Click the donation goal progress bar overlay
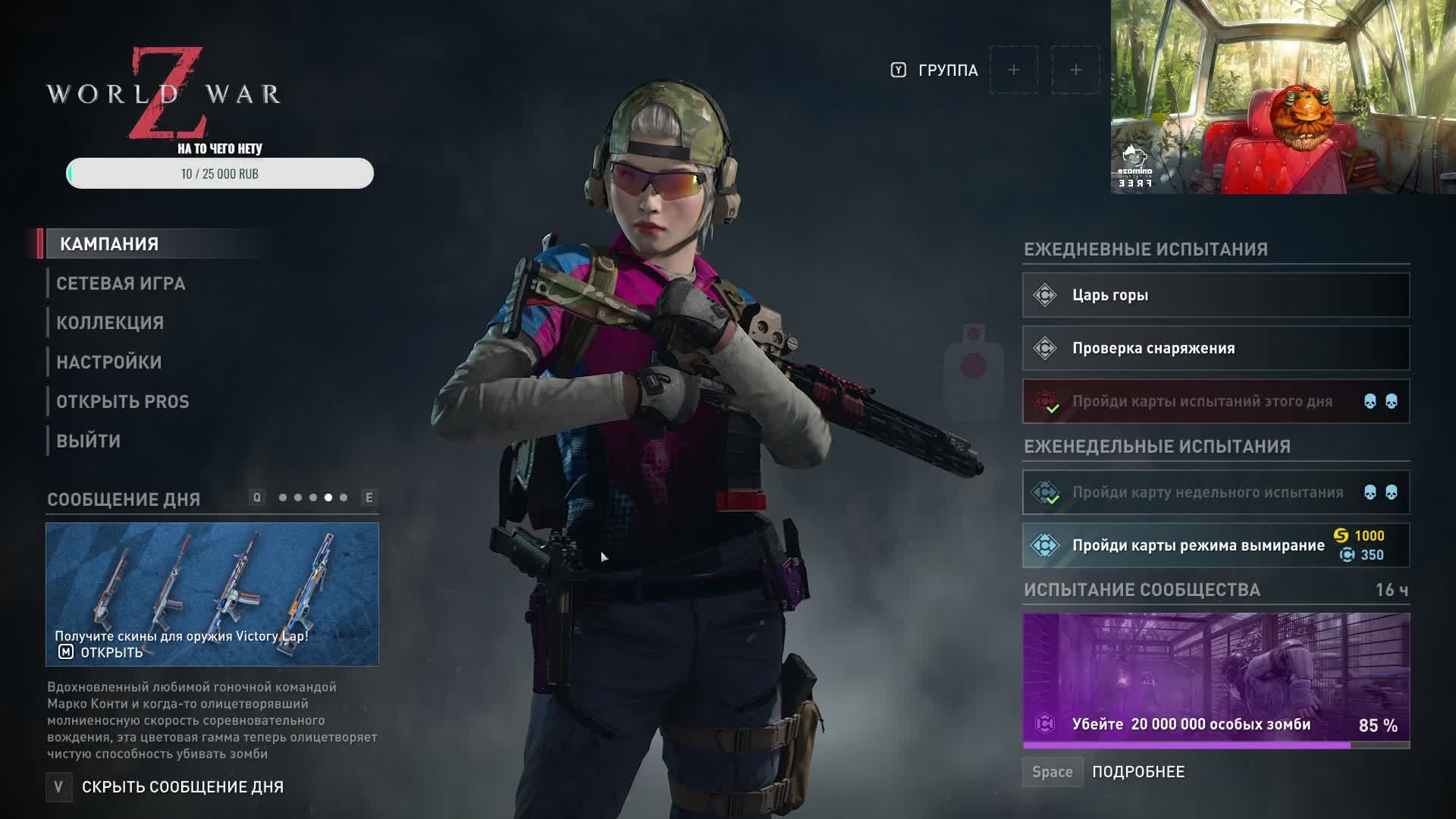1456x819 pixels. [220, 174]
